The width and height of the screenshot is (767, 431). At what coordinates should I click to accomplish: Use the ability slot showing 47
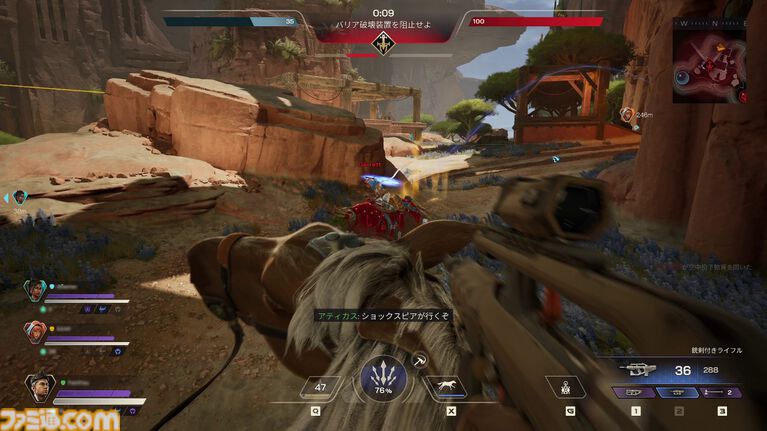(x=322, y=385)
